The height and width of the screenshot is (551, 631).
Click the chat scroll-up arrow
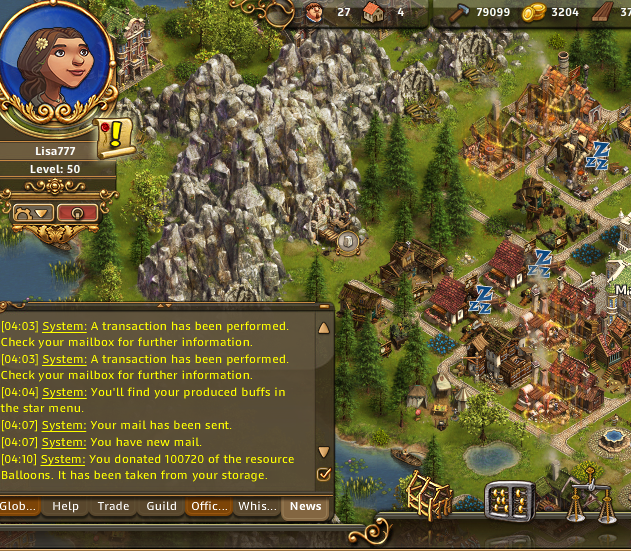323,328
